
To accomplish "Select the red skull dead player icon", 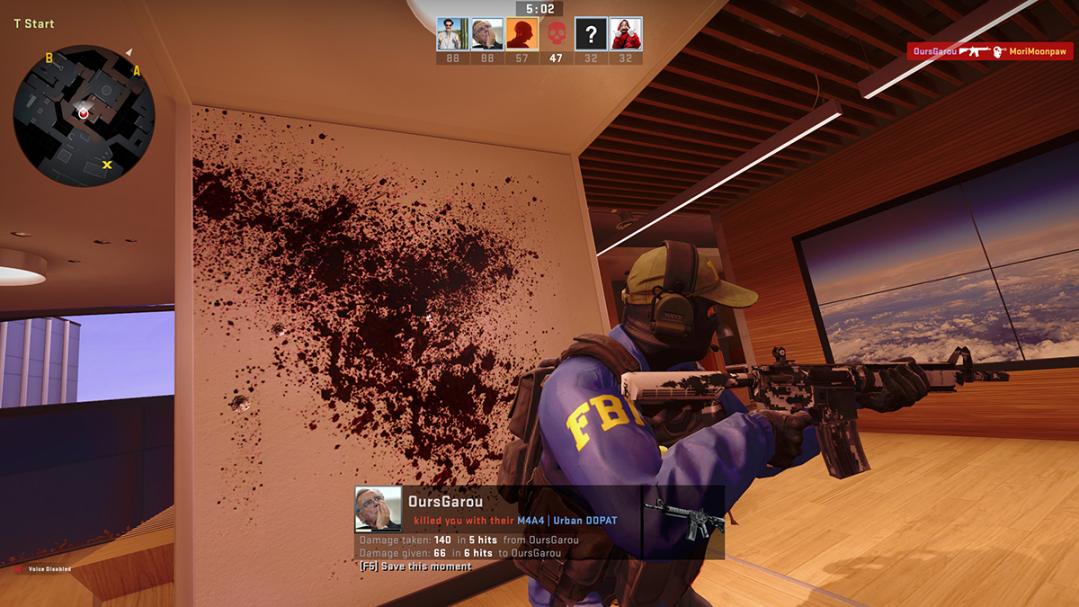I will [556, 34].
